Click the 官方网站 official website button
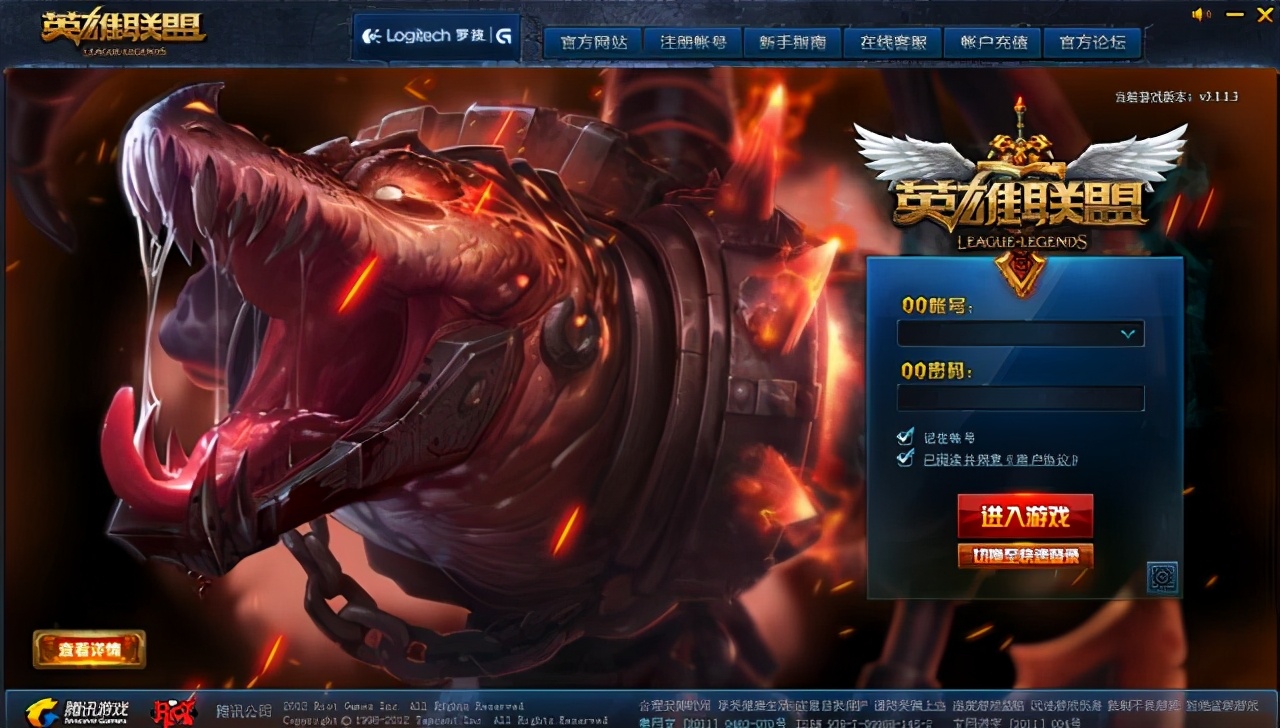This screenshot has width=1280, height=728. click(x=592, y=43)
